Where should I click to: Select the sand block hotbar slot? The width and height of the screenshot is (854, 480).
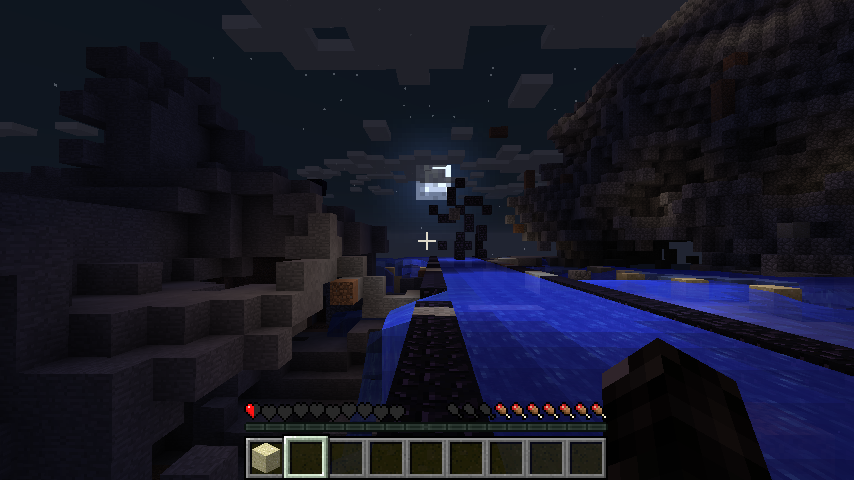pyautogui.click(x=265, y=458)
